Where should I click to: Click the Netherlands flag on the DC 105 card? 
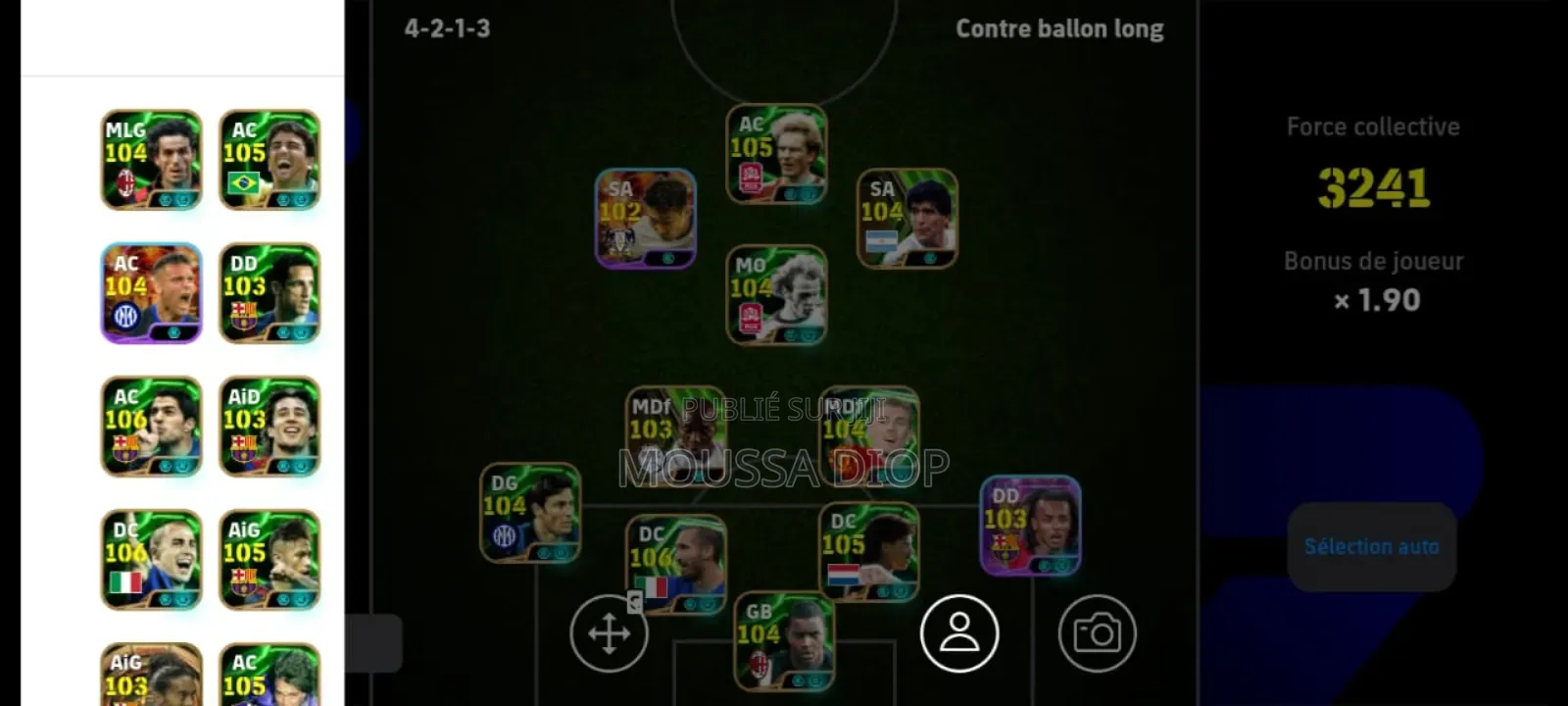tap(843, 575)
